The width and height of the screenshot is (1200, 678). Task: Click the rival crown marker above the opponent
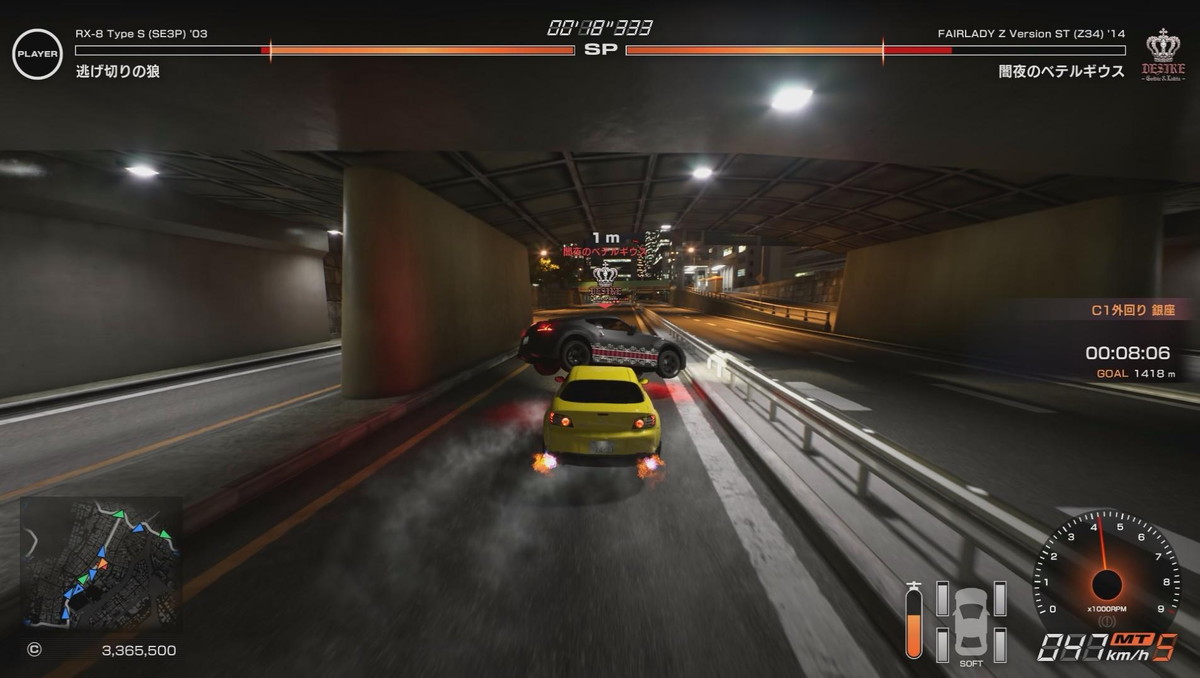[604, 276]
